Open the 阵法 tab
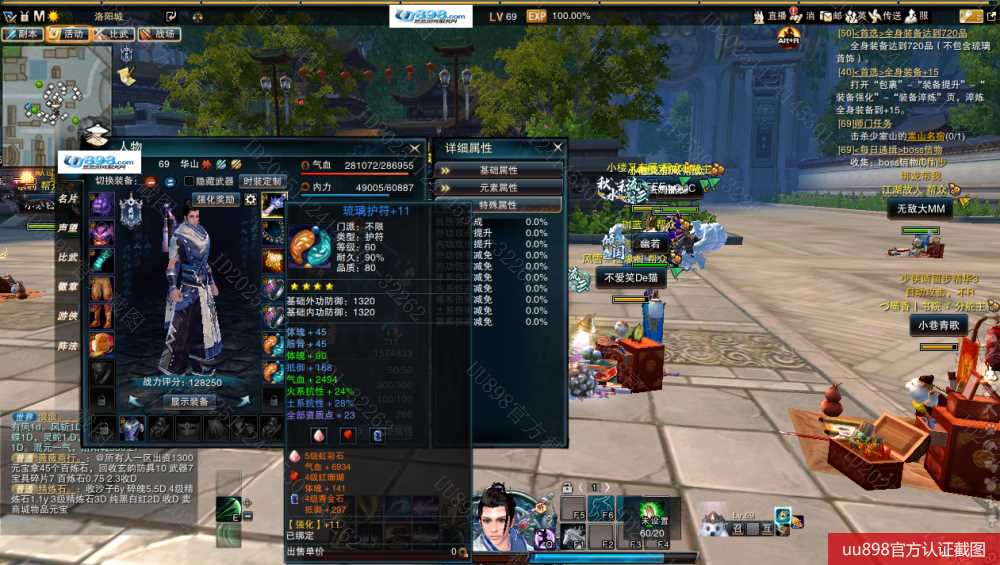 (68, 345)
